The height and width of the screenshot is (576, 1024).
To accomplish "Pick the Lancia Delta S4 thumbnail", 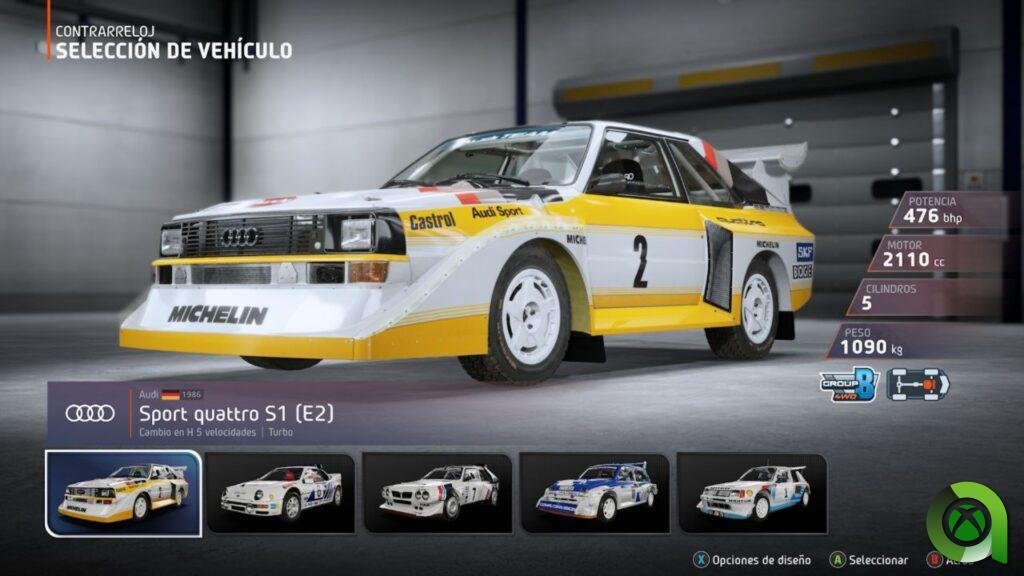I will click(438, 492).
